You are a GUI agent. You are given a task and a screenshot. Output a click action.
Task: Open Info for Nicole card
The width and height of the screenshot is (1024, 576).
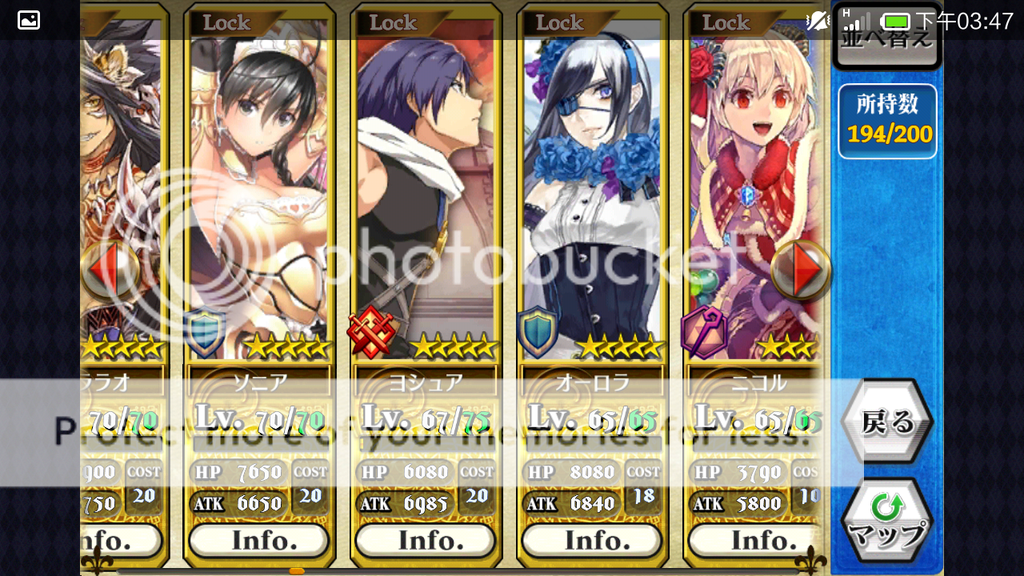point(757,540)
